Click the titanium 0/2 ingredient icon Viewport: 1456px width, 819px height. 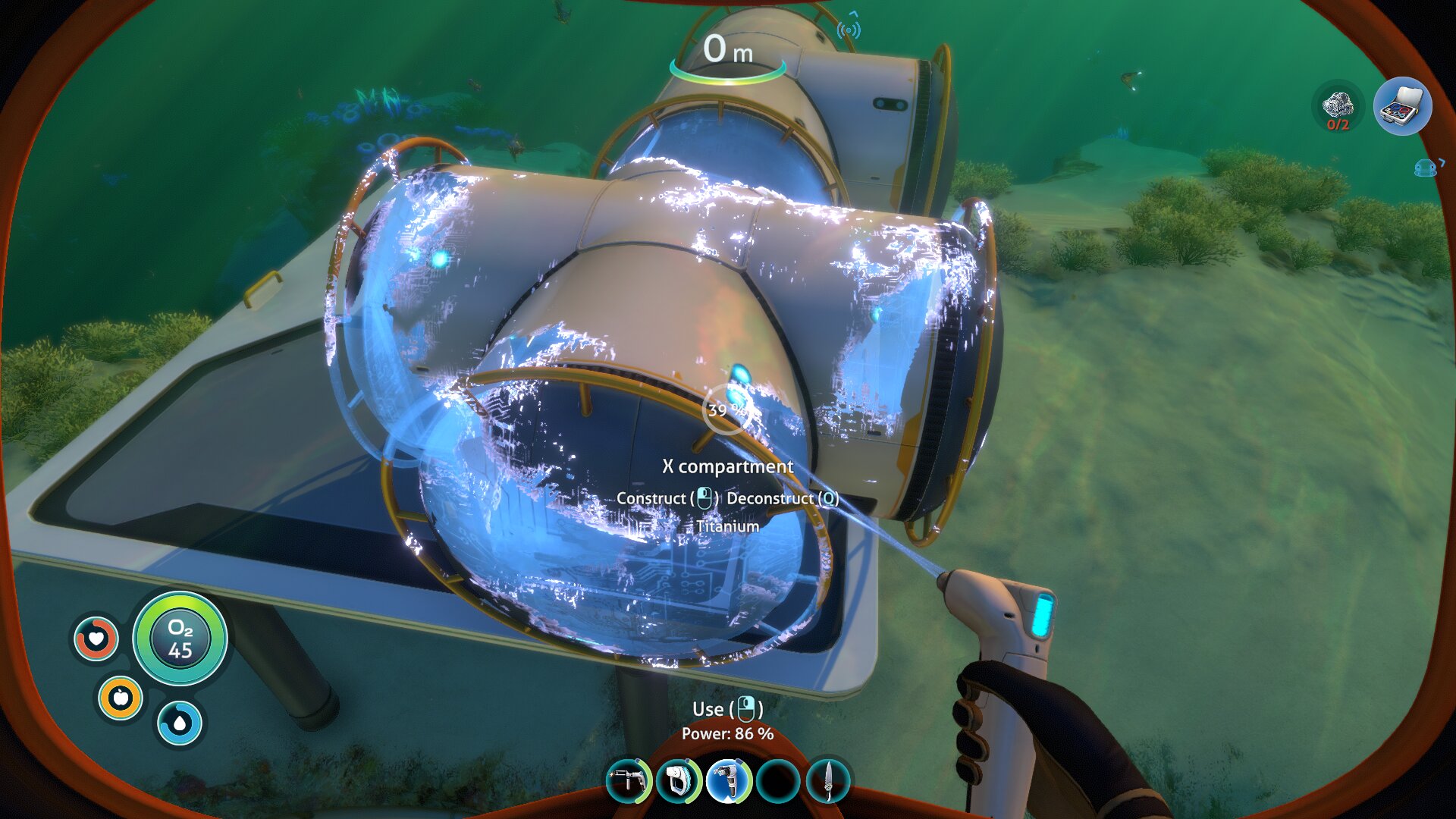point(1338,107)
